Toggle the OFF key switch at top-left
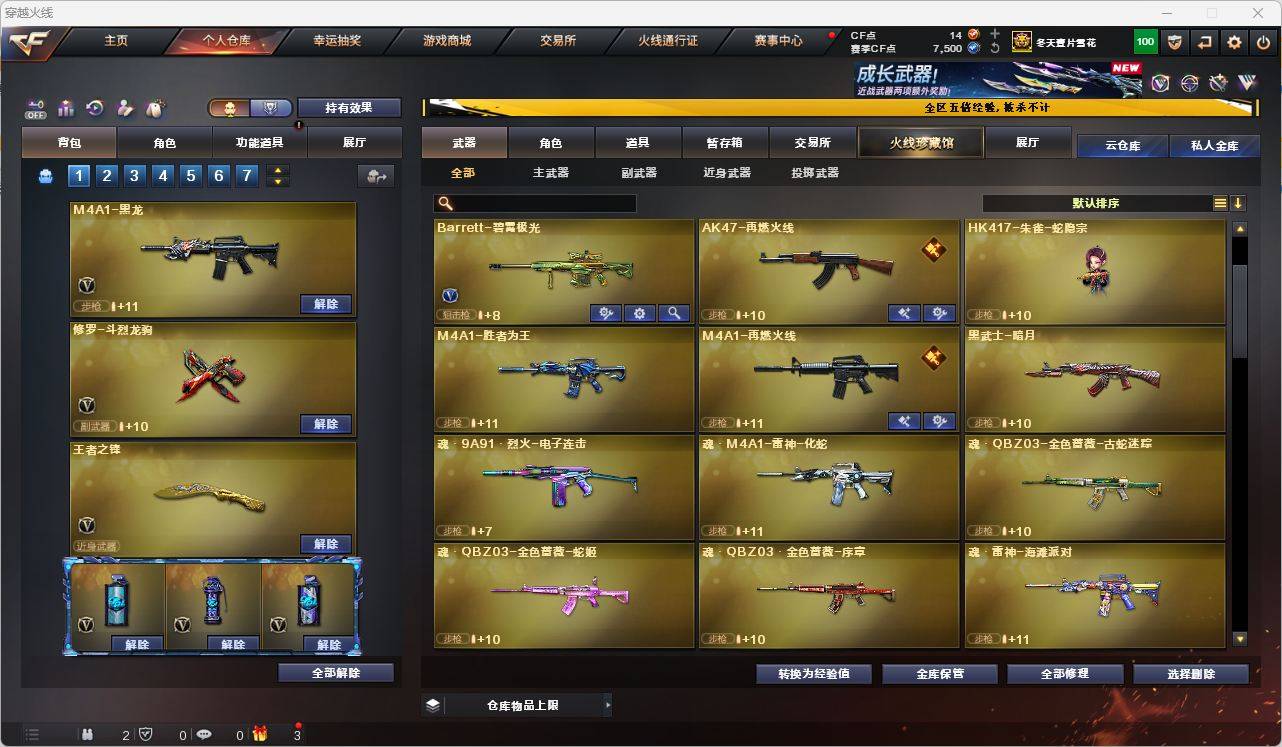Image resolution: width=1282 pixels, height=747 pixels. pos(37,109)
